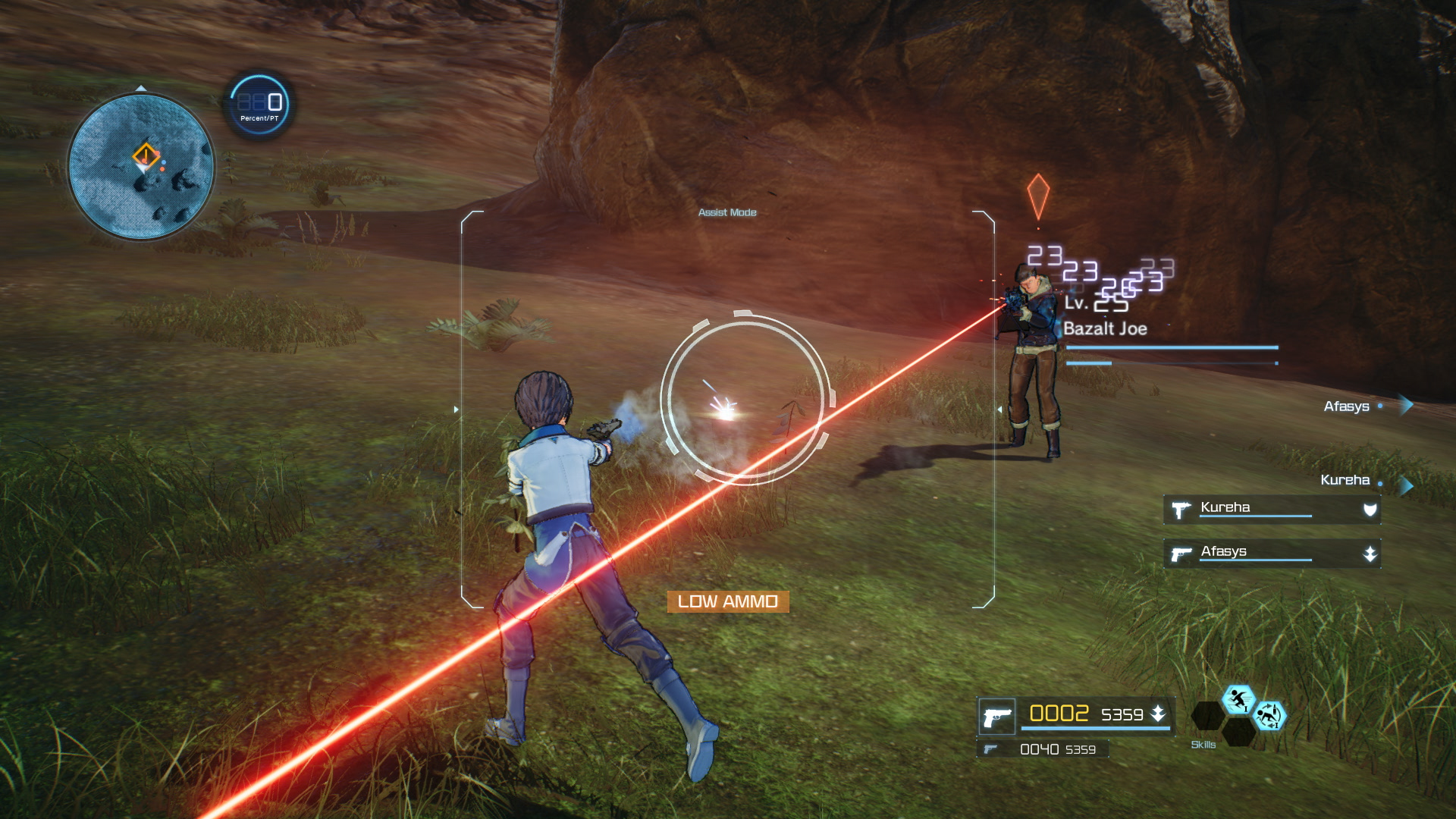This screenshot has height=819, width=1456.
Task: Click the down-arrow next to 5359 ammo reserve
Action: tap(1159, 714)
